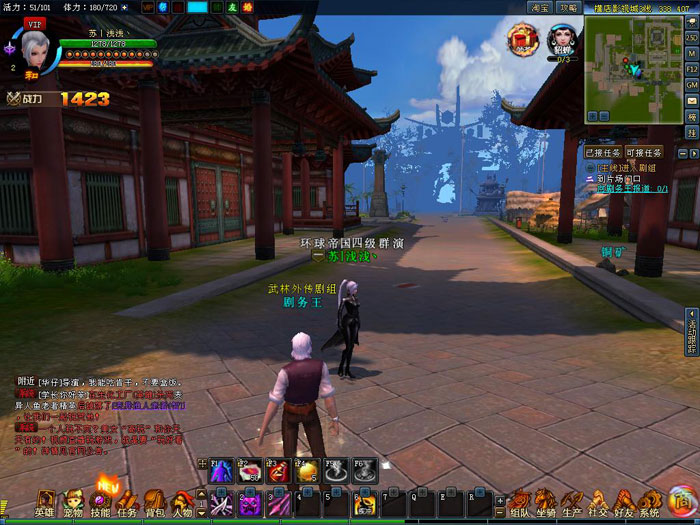The height and width of the screenshot is (525, 700).
Task: Open the 宠物 pet panel
Action: coord(72,501)
